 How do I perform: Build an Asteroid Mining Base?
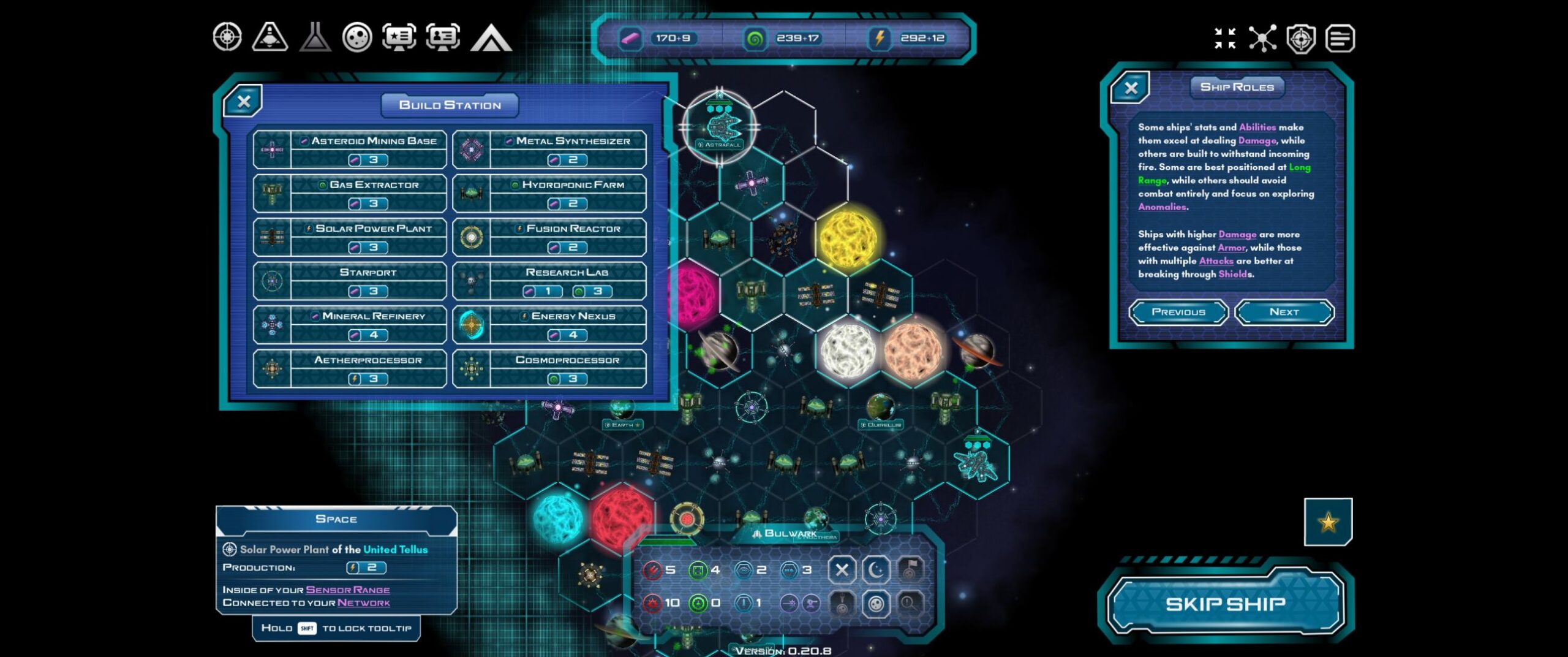[350, 150]
